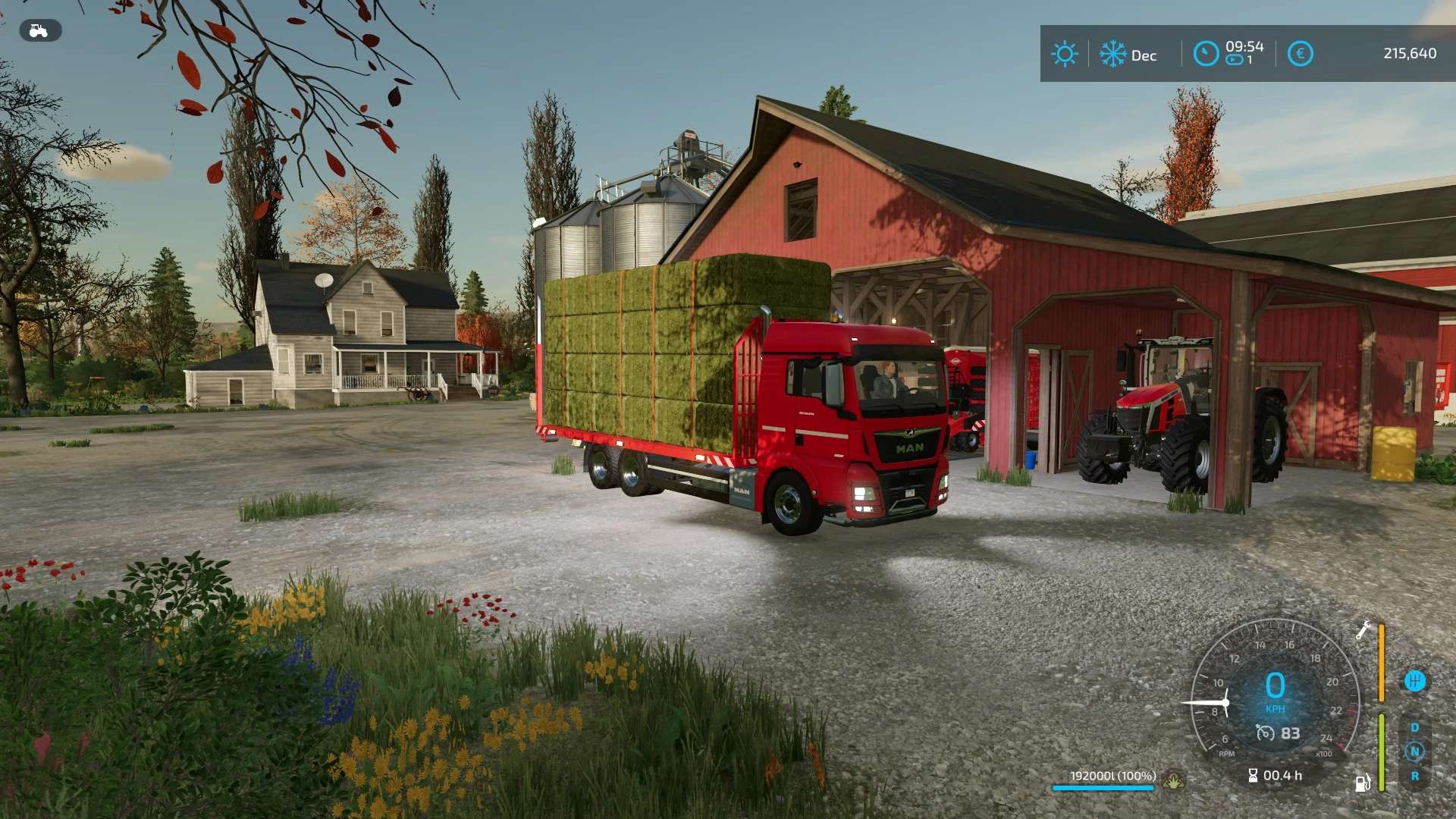Click the fuel pump icon
The width and height of the screenshot is (1456, 819).
[1363, 782]
